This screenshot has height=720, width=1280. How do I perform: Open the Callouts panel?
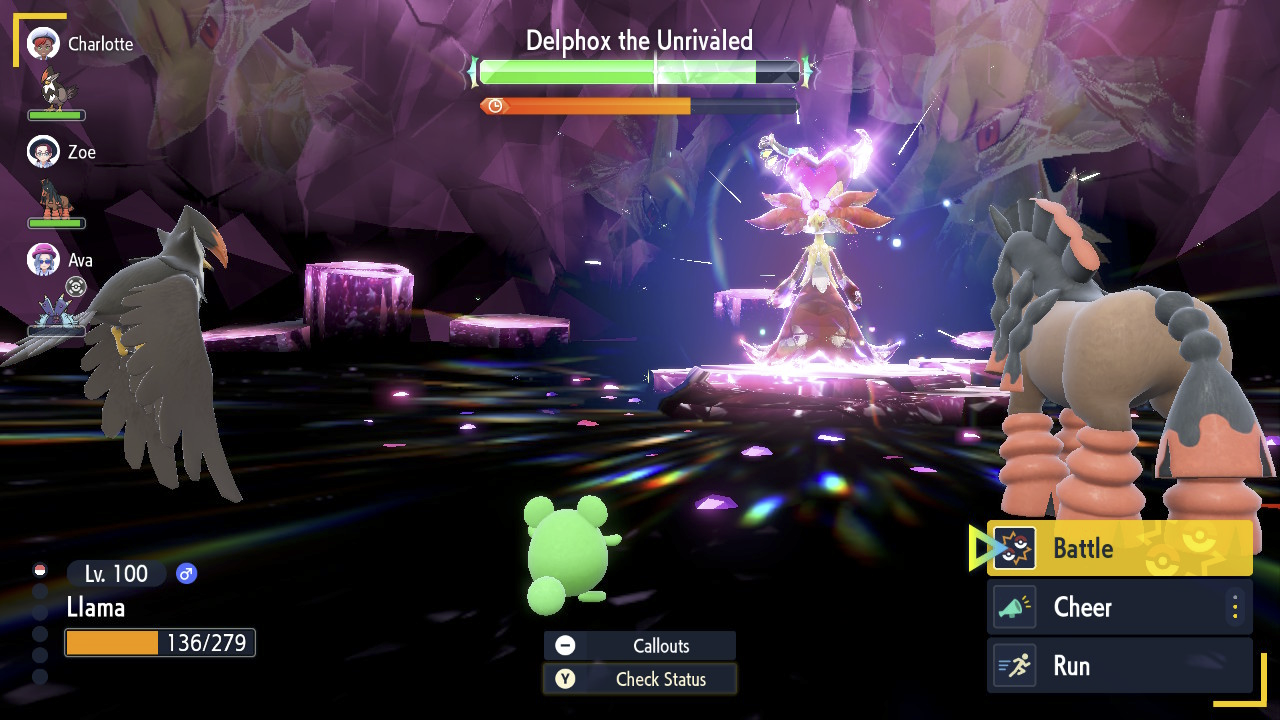[x=640, y=646]
